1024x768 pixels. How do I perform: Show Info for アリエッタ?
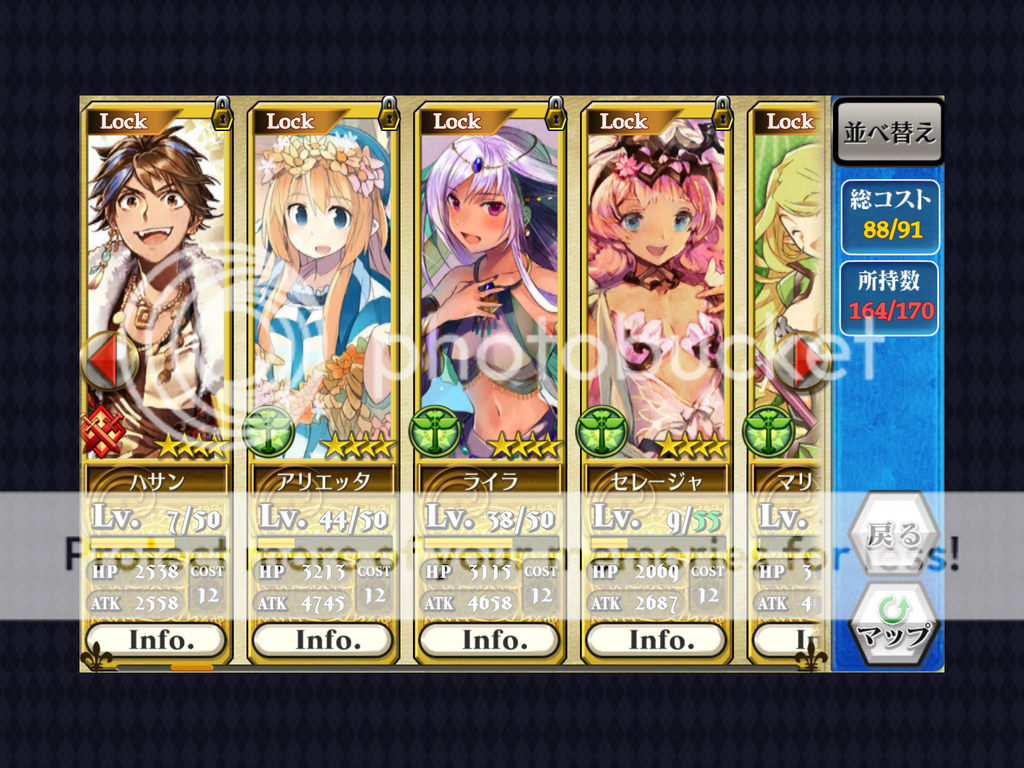point(323,640)
